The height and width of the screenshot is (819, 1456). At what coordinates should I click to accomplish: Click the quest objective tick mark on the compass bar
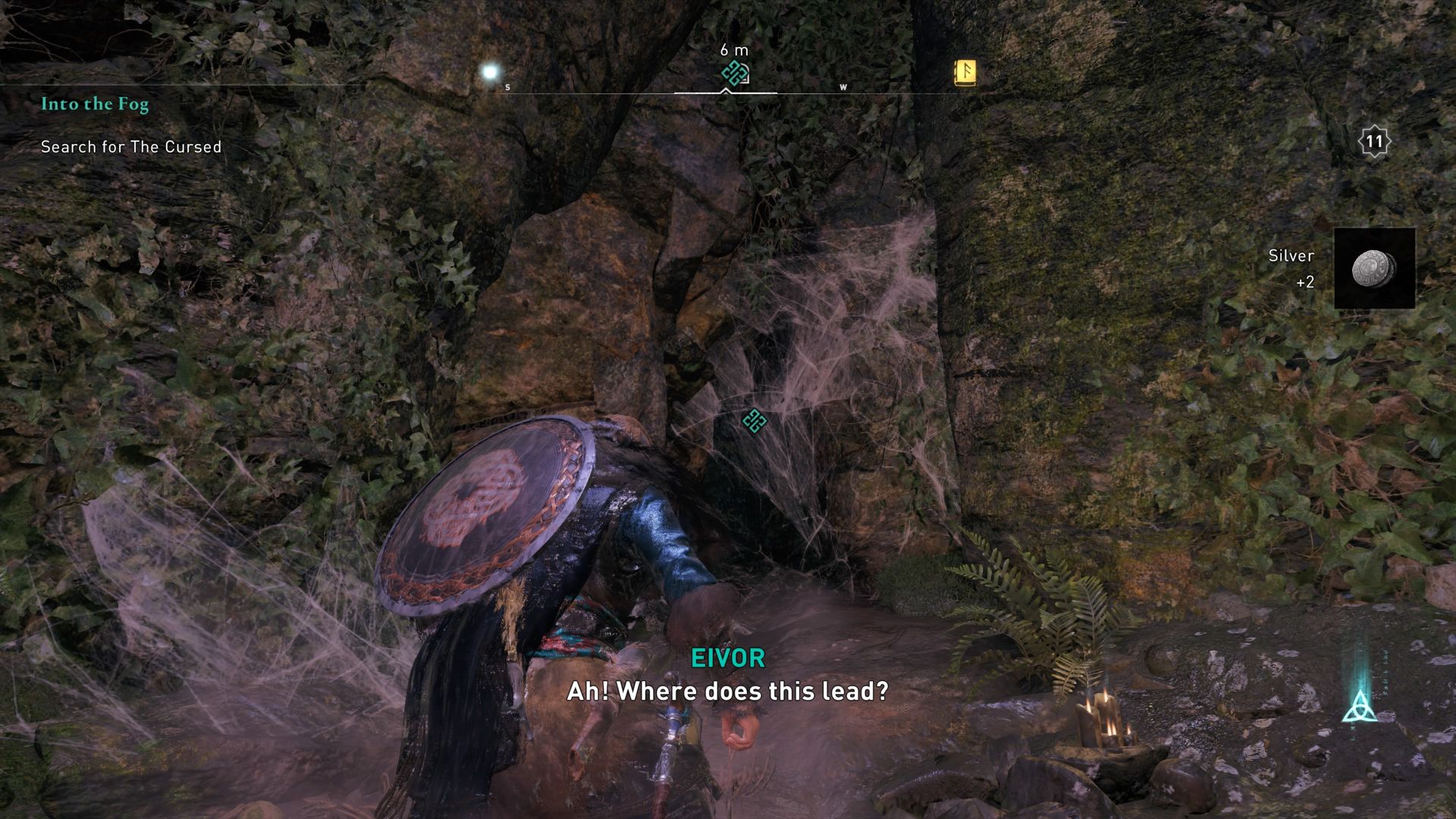725,90
